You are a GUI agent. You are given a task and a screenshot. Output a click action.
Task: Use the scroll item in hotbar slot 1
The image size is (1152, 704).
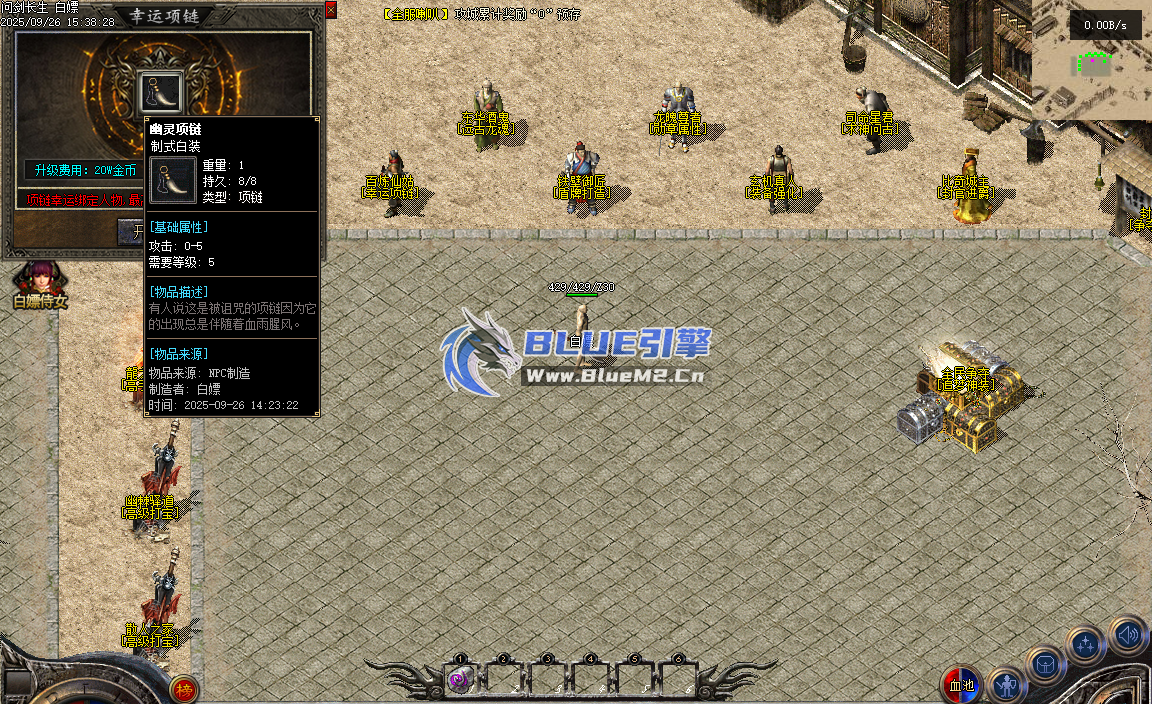tap(460, 680)
